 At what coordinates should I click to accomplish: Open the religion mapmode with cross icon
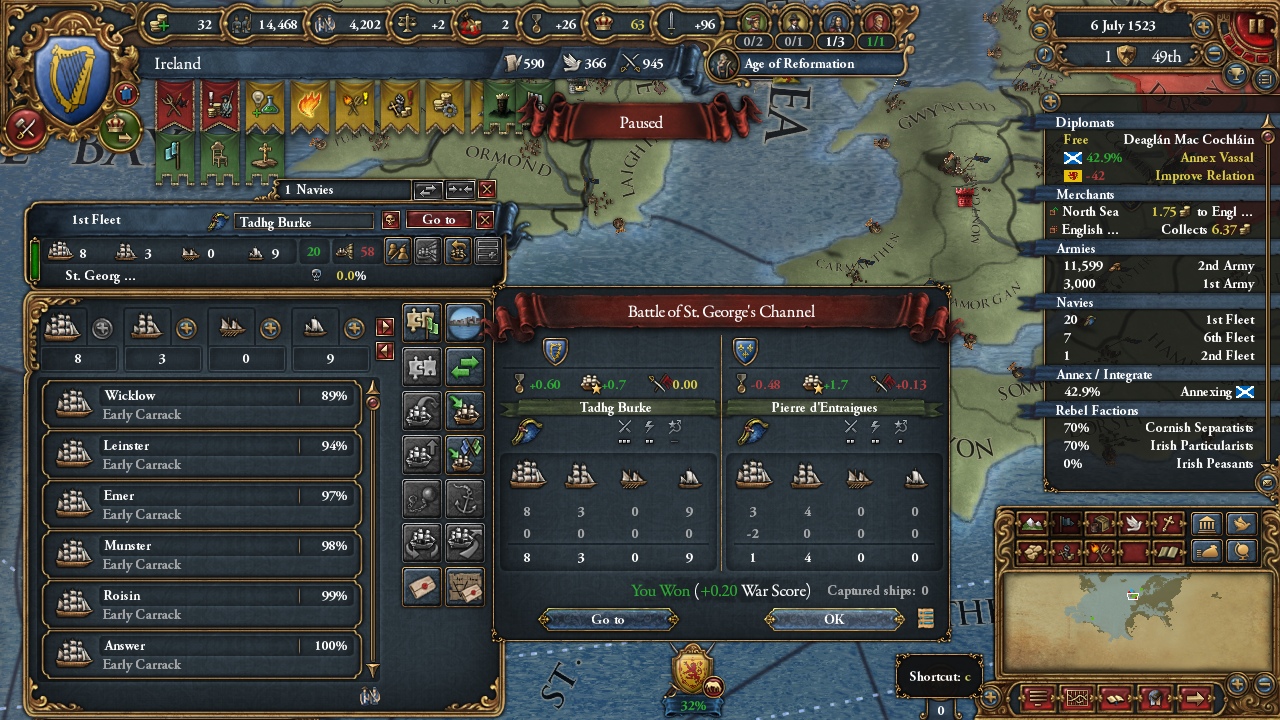coord(1168,523)
